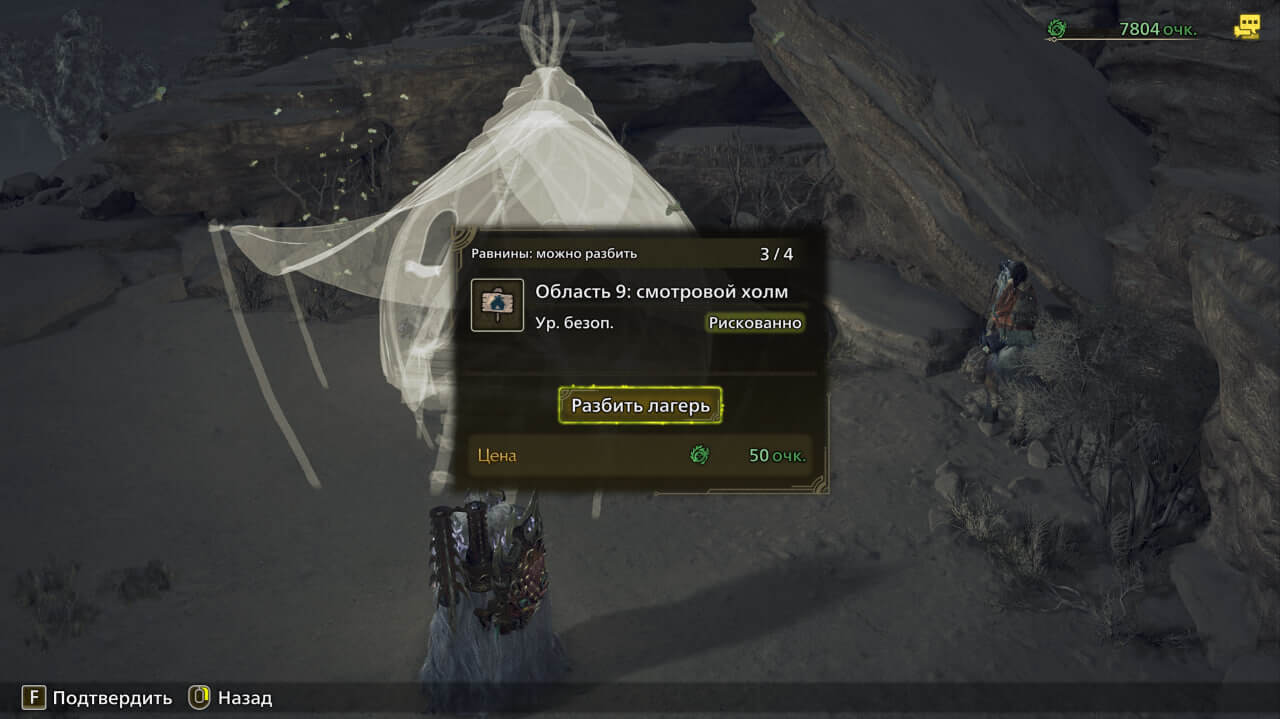Select the camp signpost icon for Область 9
Screen dimensions: 1280x719
[497, 305]
